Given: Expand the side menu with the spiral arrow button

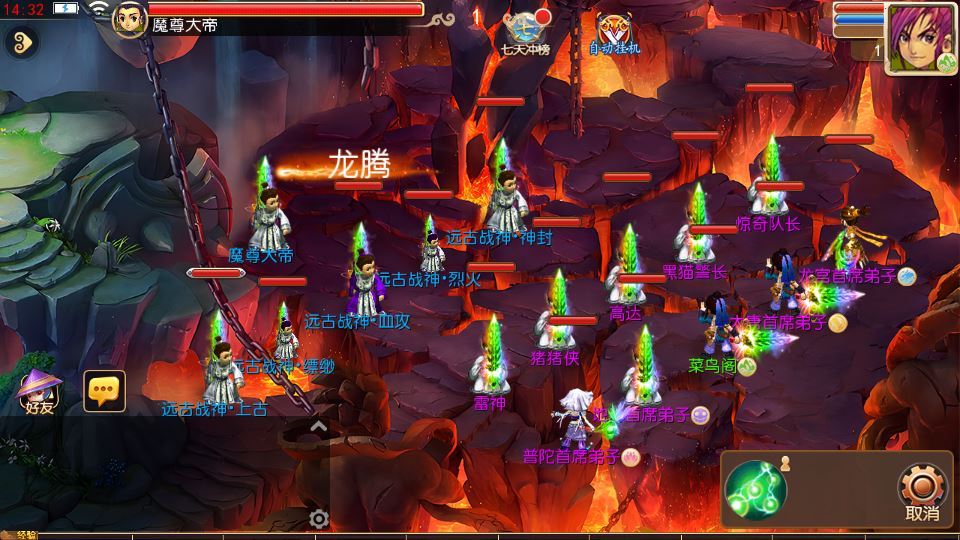Looking at the screenshot, I should tap(21, 42).
